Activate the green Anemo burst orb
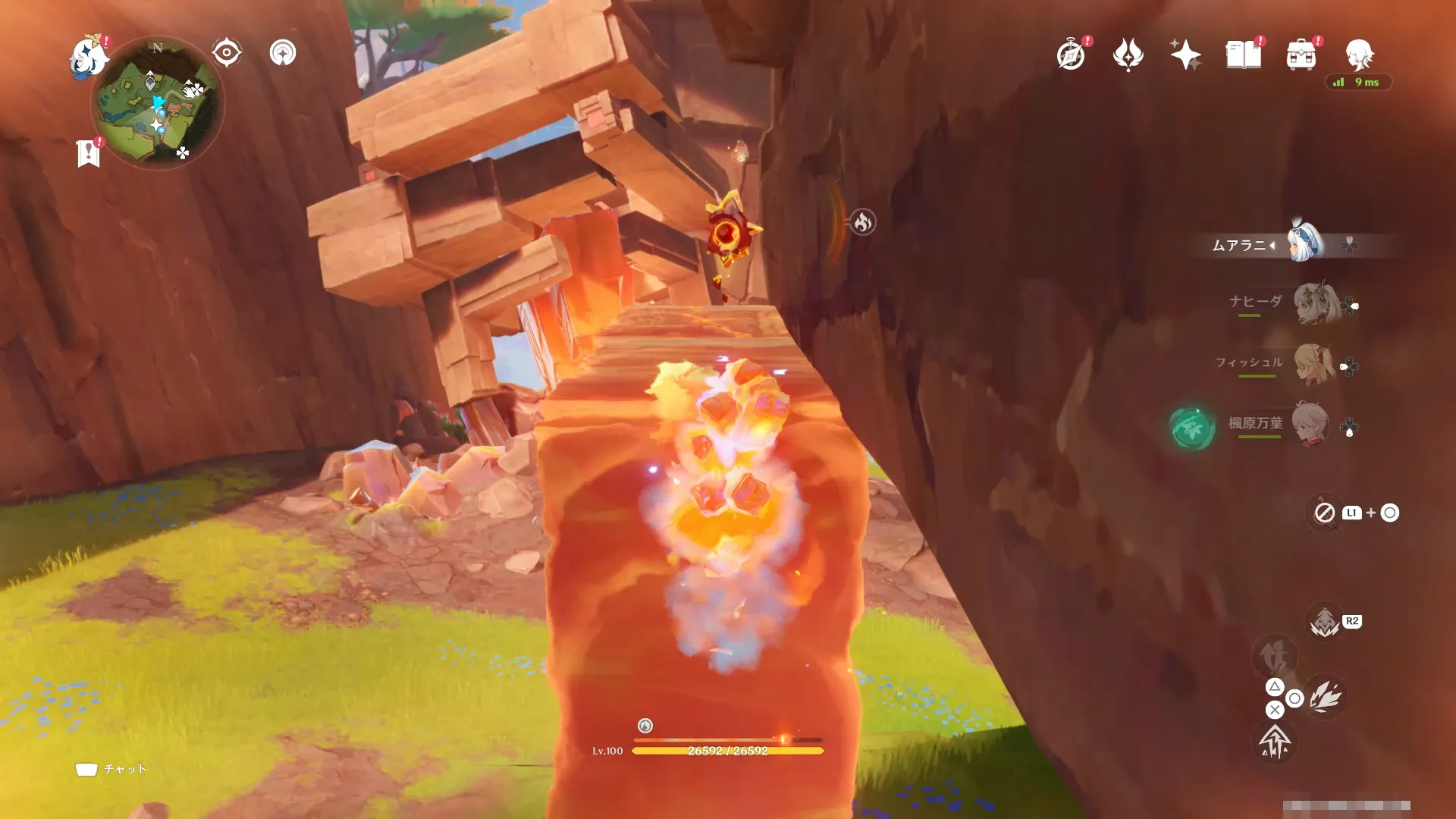Screen dimensions: 1456x819 coord(1191,428)
